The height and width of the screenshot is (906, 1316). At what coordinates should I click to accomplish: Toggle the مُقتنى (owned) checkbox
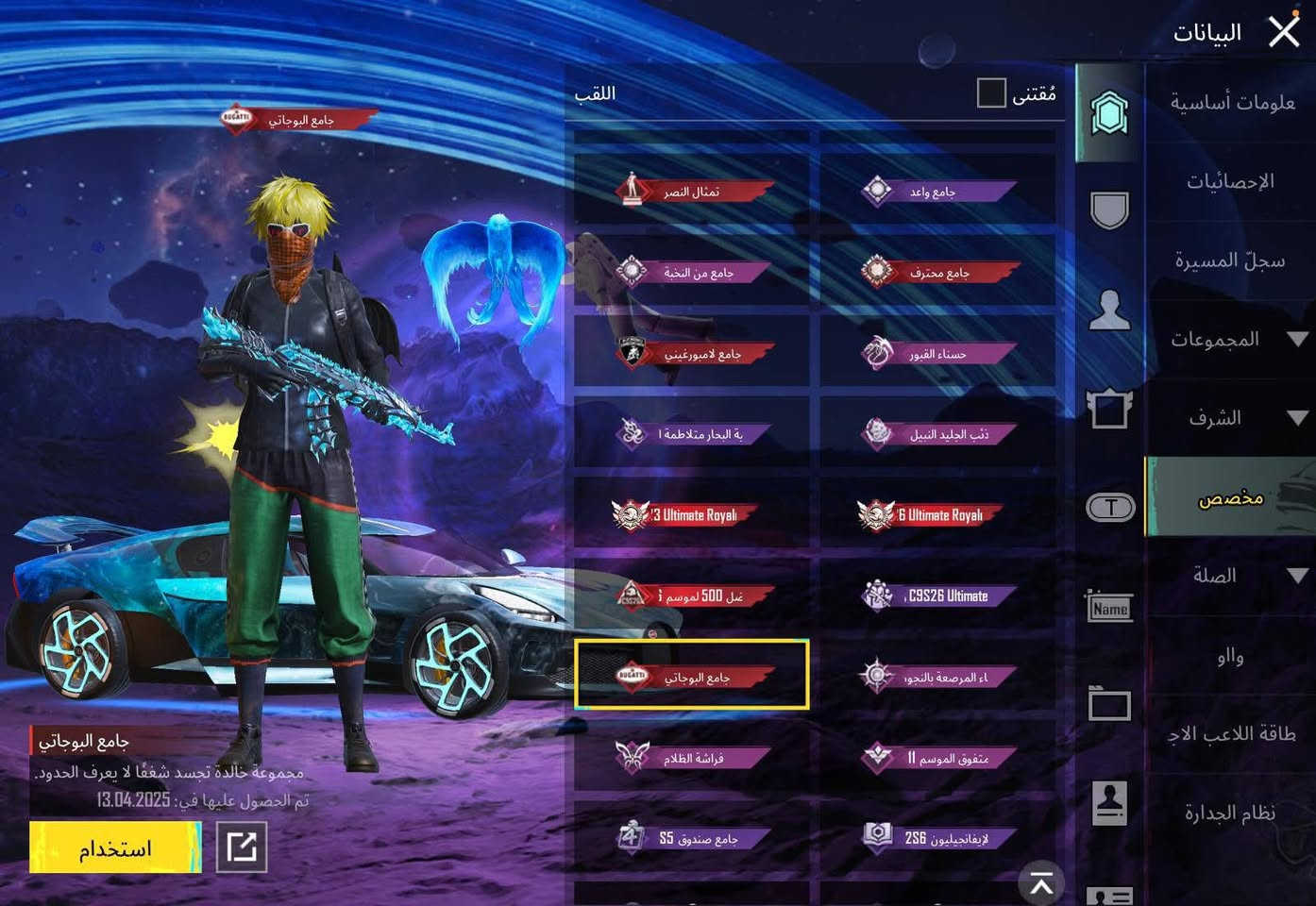[991, 93]
